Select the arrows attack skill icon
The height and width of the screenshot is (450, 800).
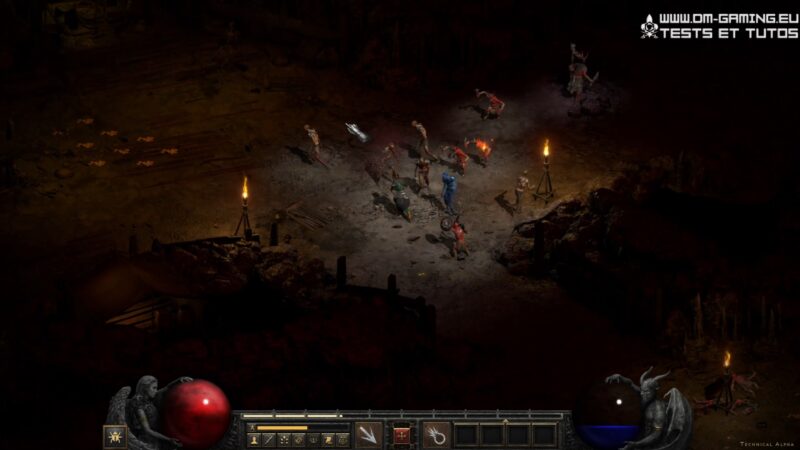(x=368, y=435)
